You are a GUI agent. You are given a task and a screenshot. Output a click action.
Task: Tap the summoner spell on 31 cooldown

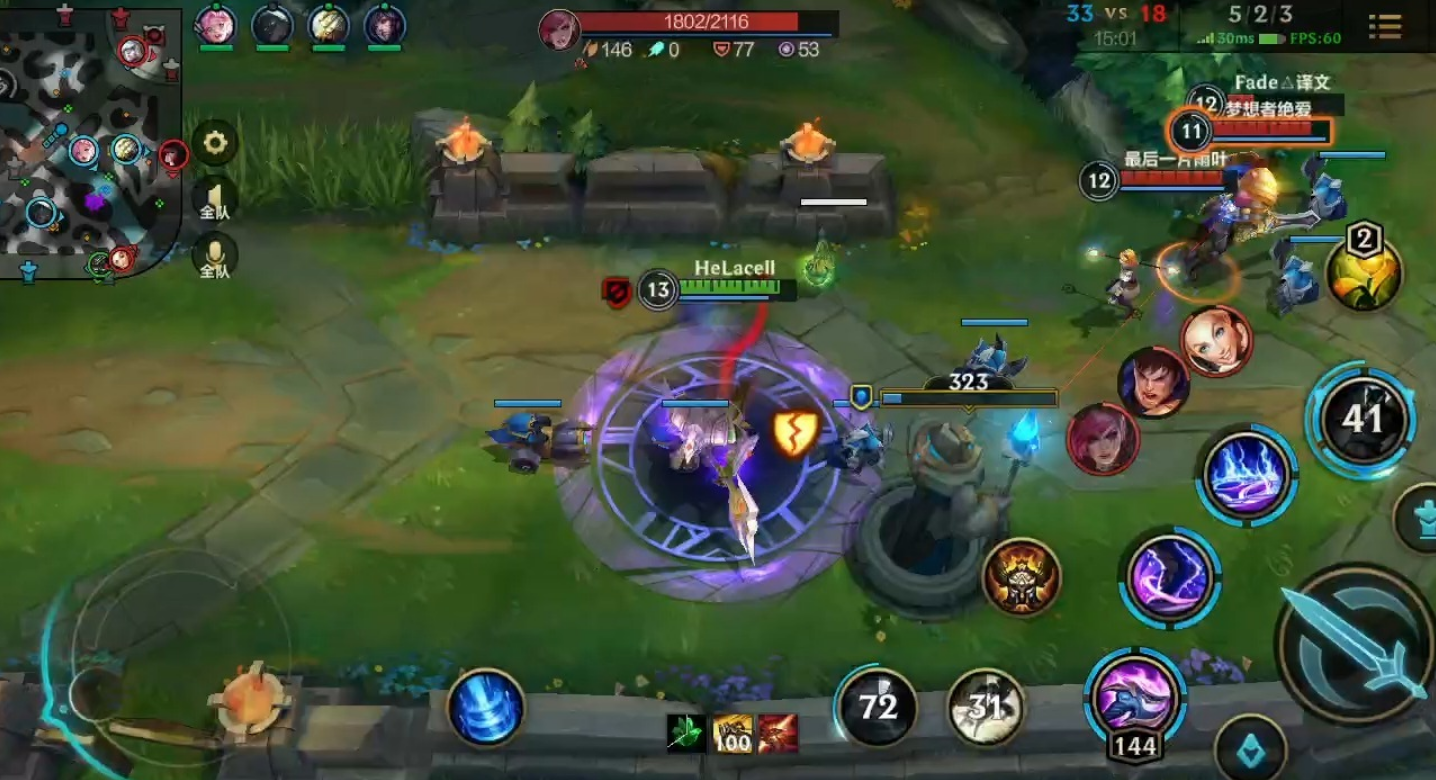coord(985,707)
